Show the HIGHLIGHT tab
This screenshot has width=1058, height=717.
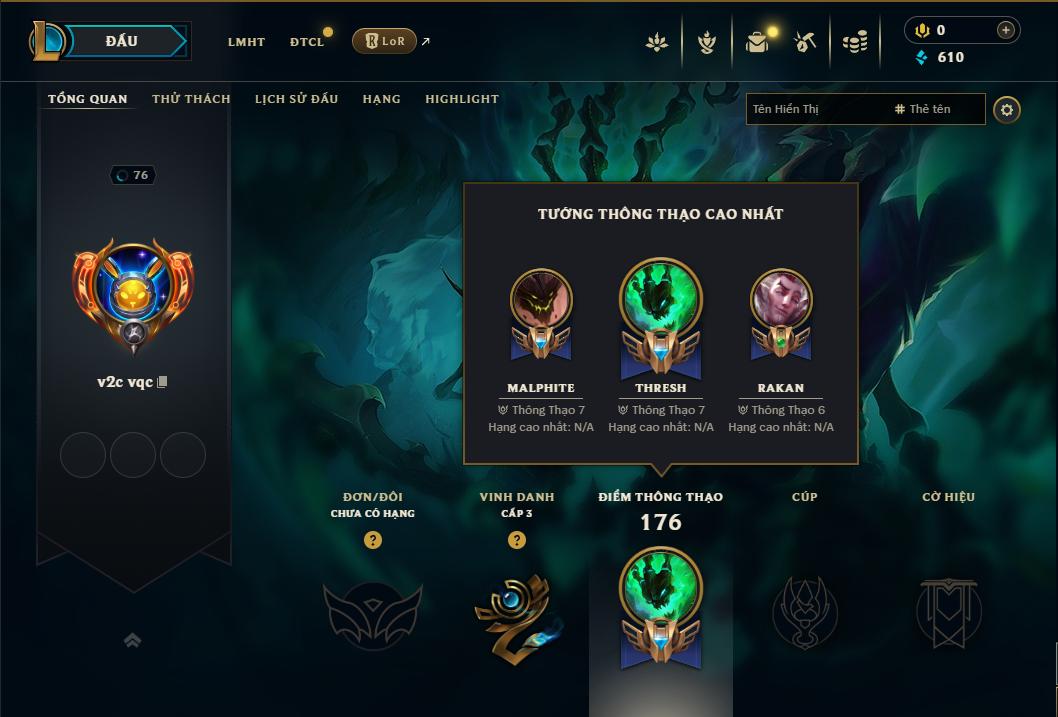pos(461,99)
